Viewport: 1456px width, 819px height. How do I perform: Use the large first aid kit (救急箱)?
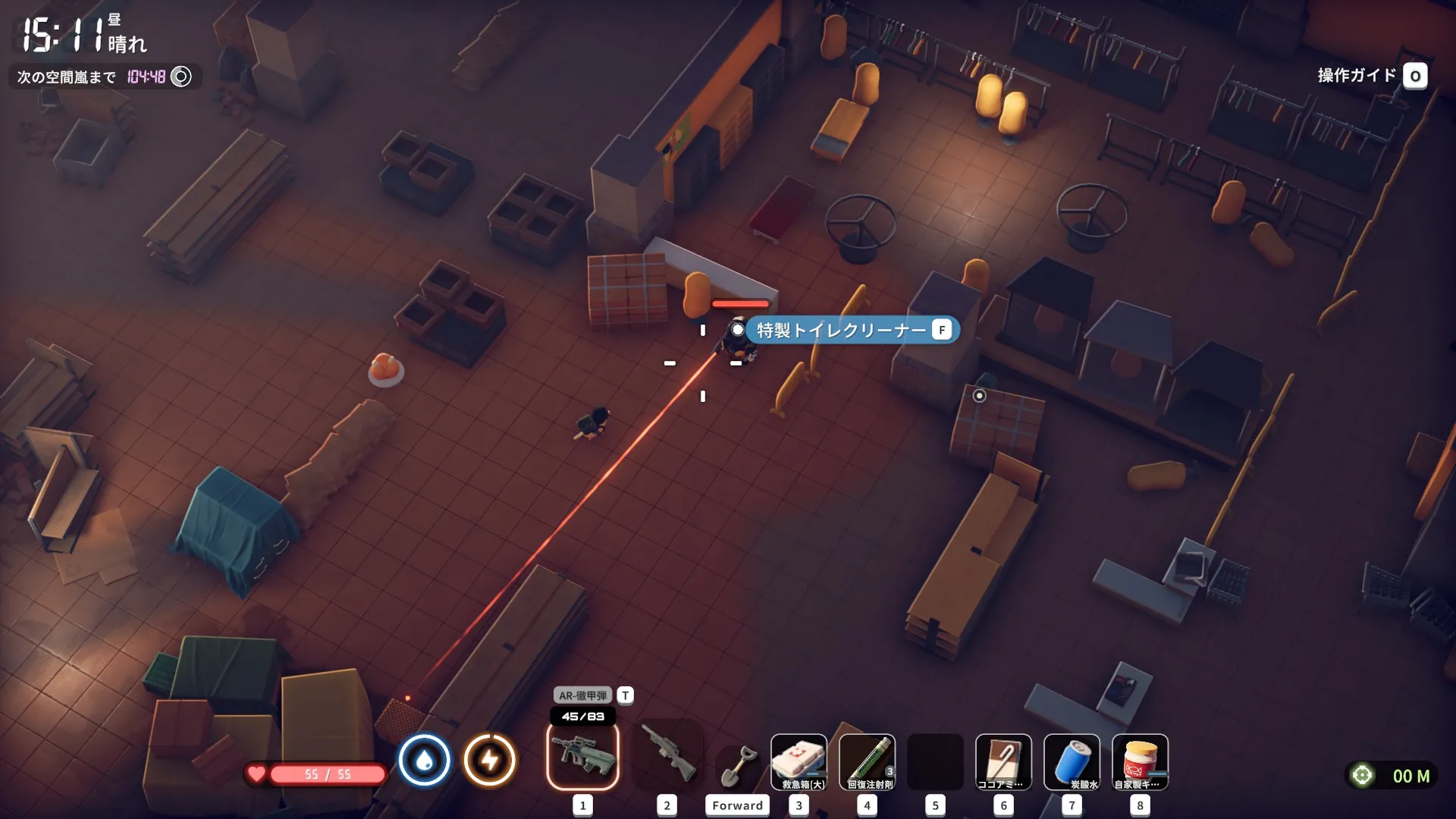coord(799,761)
